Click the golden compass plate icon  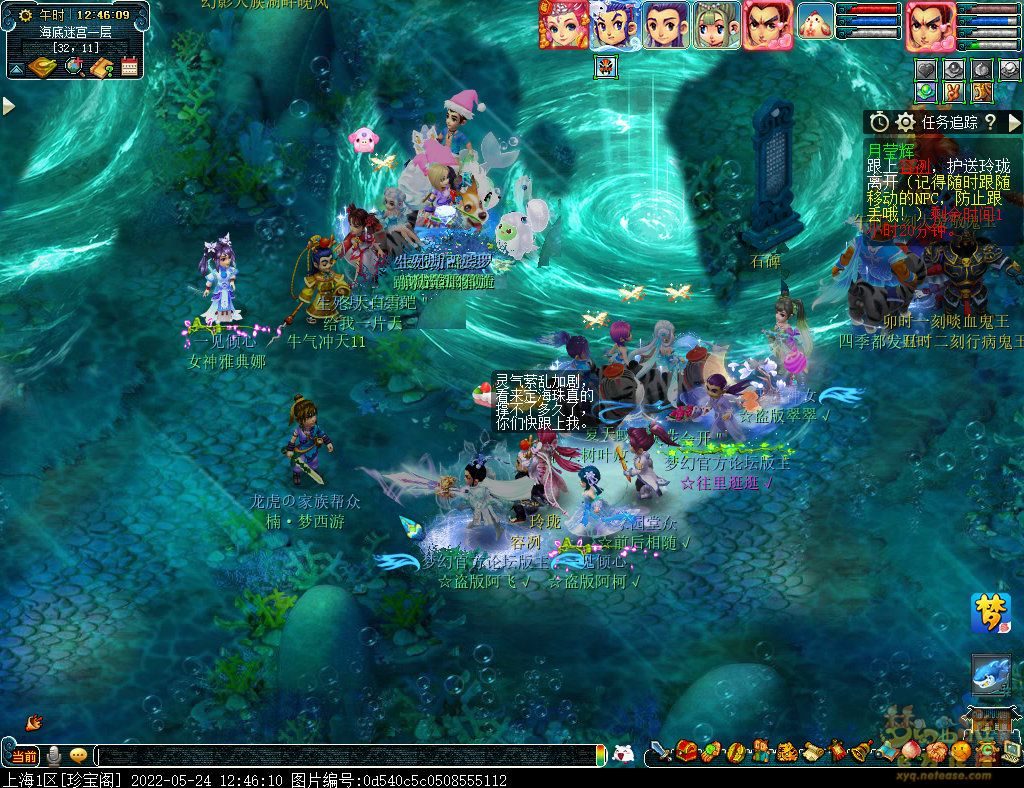[x=43, y=67]
